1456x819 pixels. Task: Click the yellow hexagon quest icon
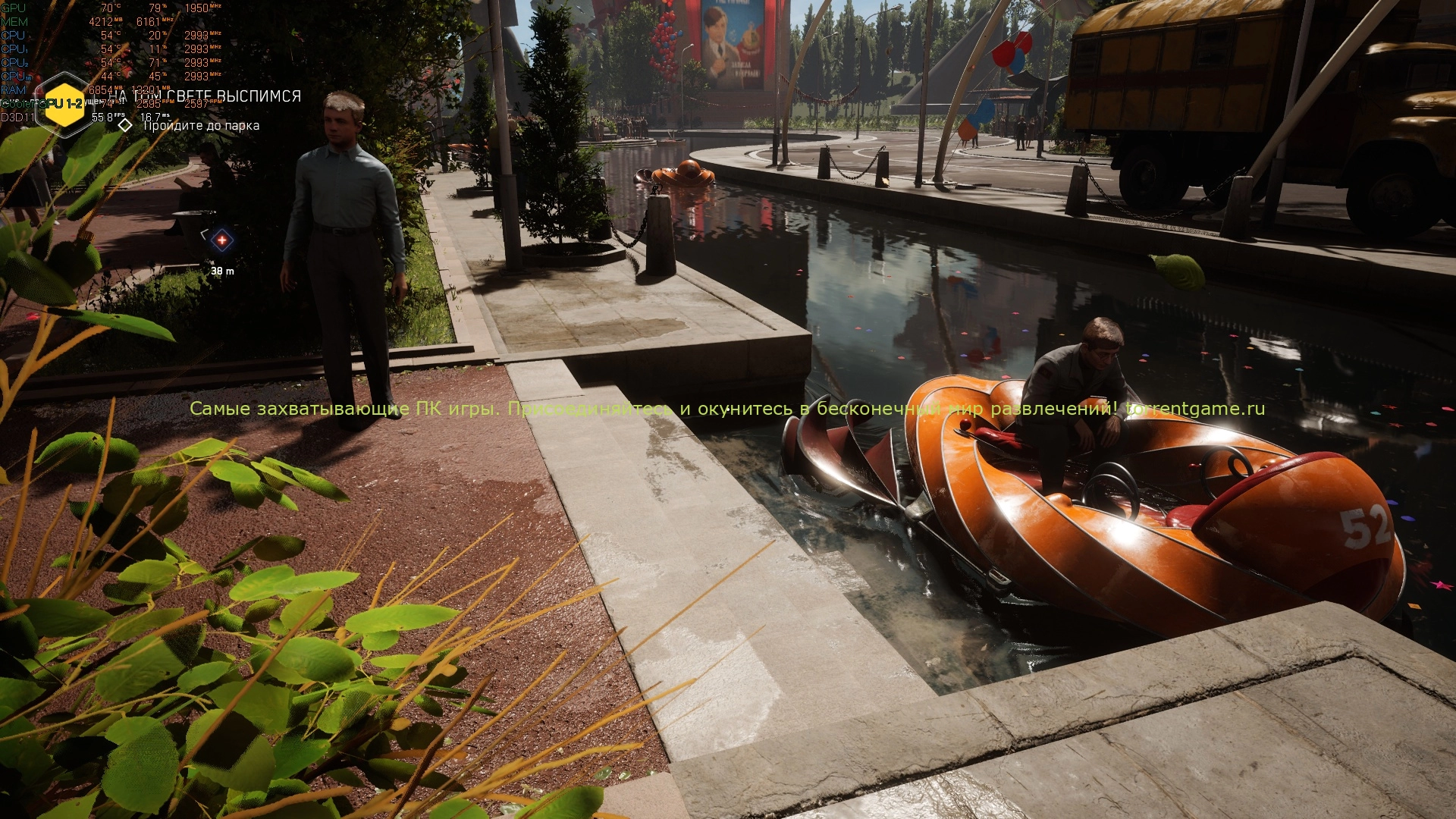[64, 104]
